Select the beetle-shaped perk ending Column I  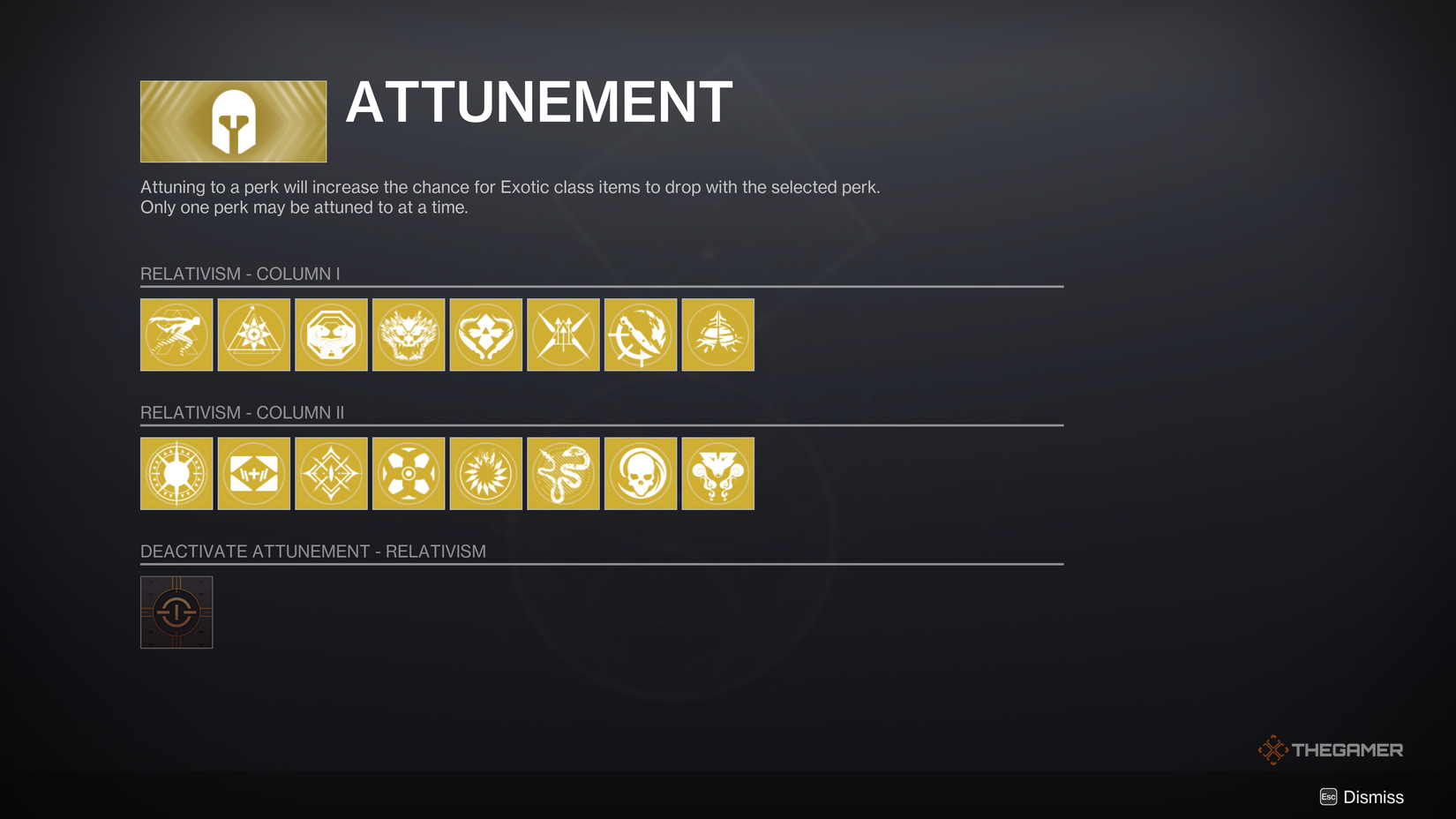click(717, 334)
